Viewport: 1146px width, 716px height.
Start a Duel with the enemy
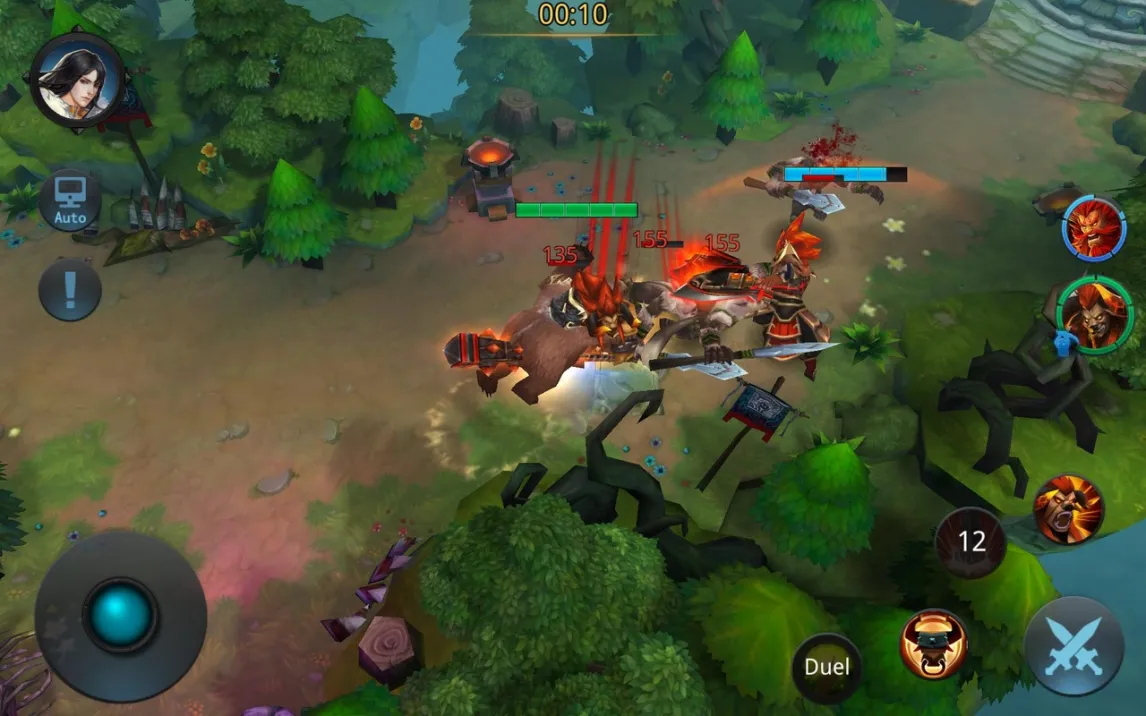[x=827, y=668]
